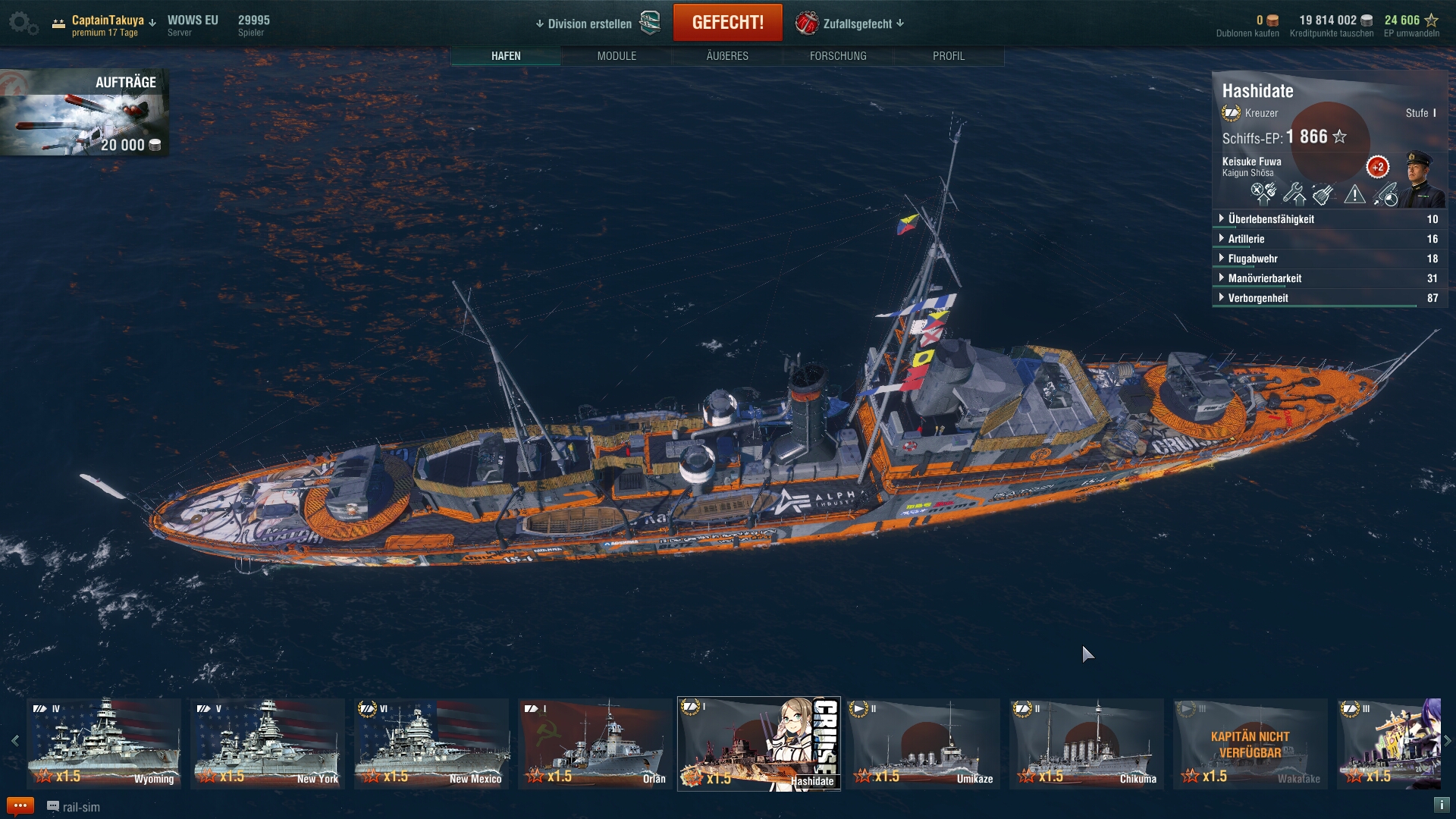Switch to the MODULE tab
The height and width of the screenshot is (819, 1456).
[617, 56]
